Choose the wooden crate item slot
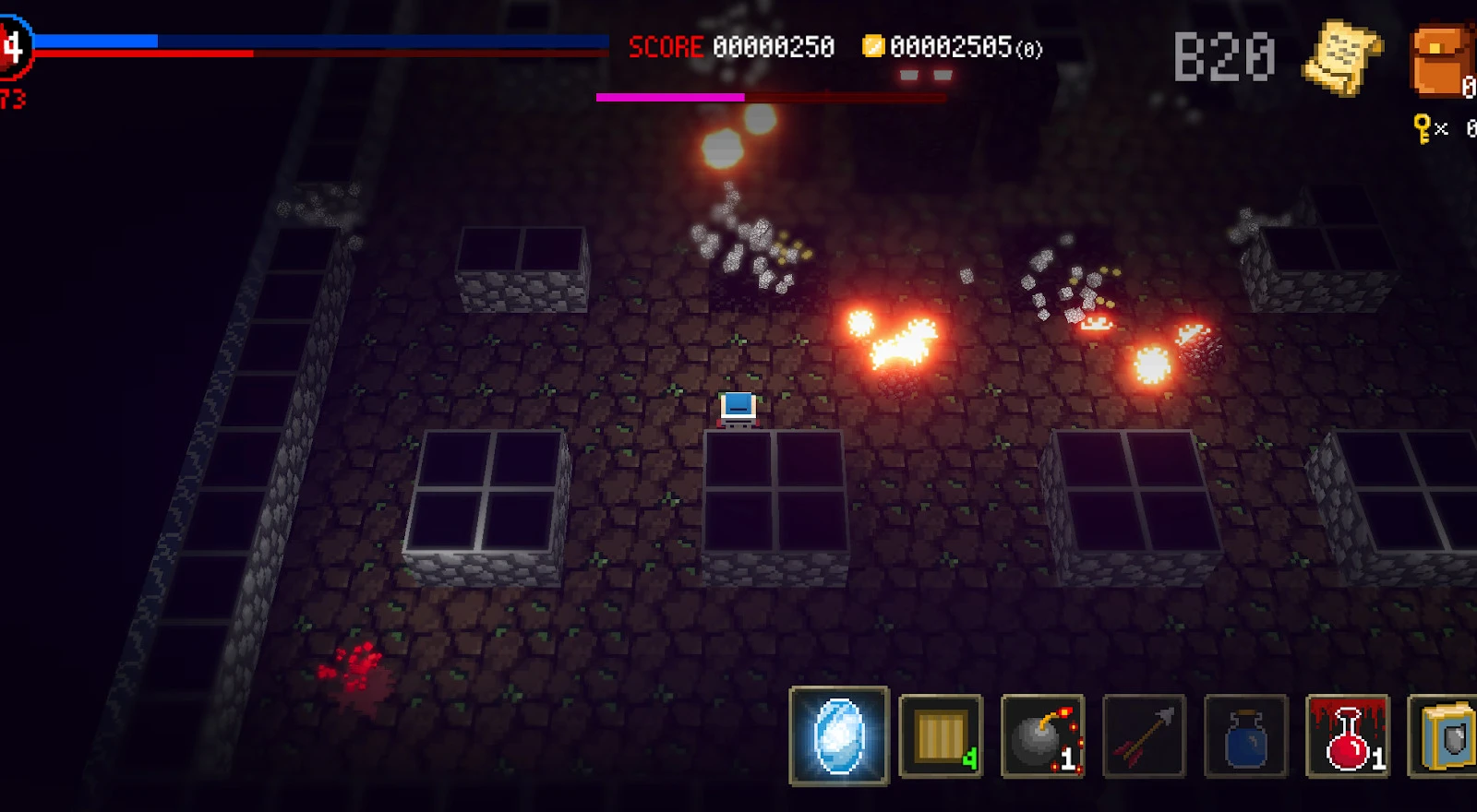 pos(941,736)
